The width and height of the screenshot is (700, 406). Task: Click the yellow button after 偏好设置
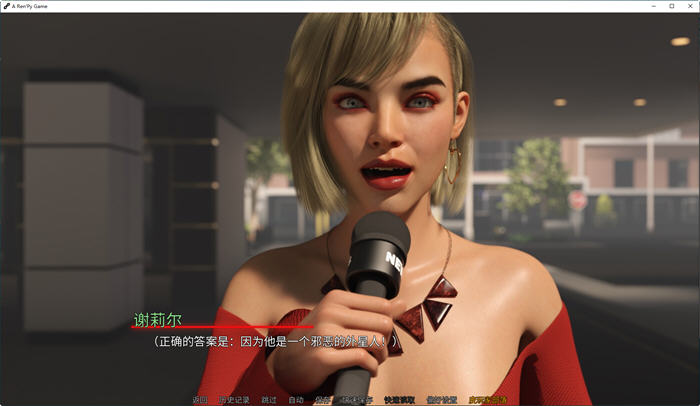pyautogui.click(x=487, y=400)
